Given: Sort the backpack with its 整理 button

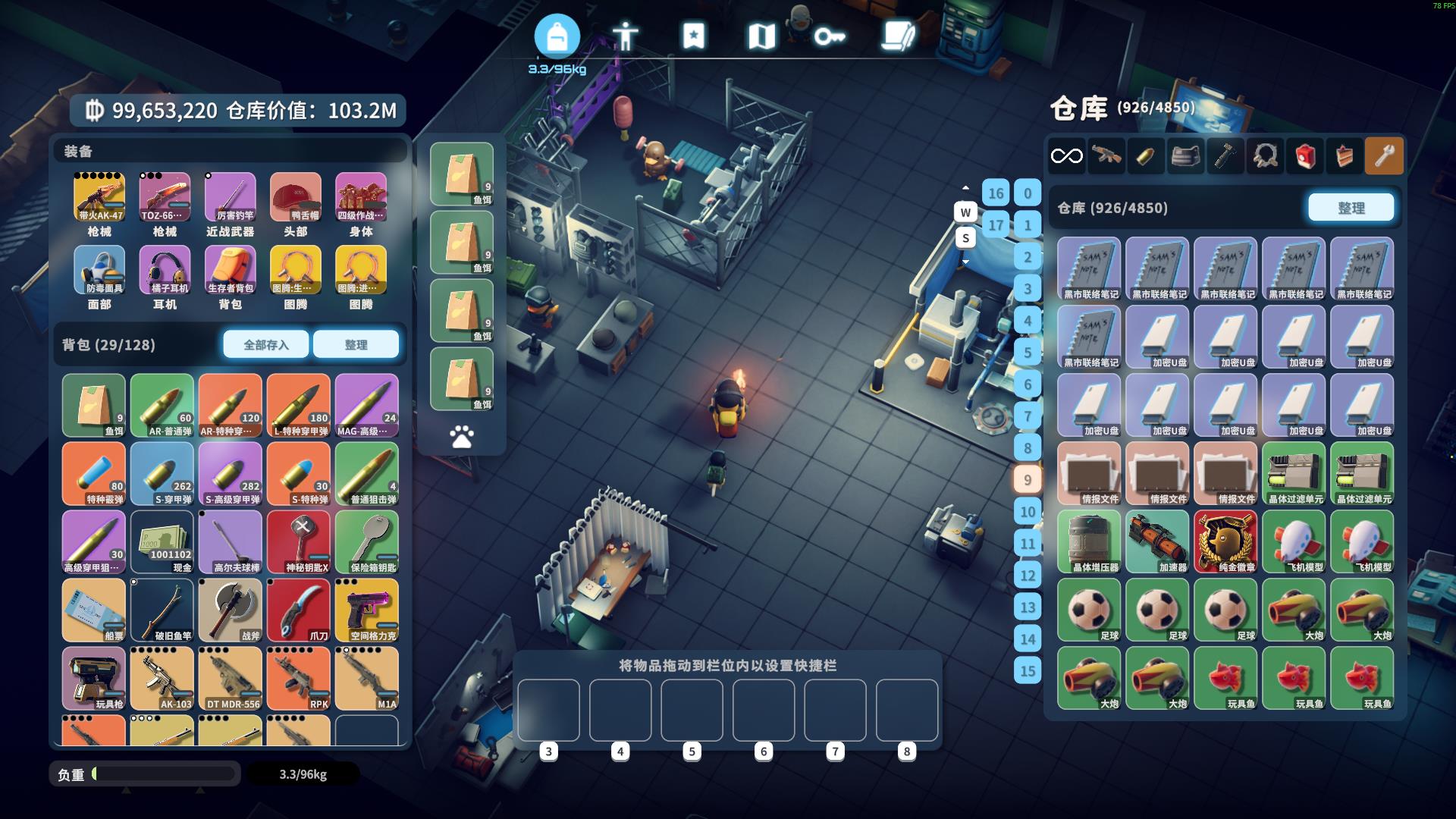Looking at the screenshot, I should tap(356, 344).
